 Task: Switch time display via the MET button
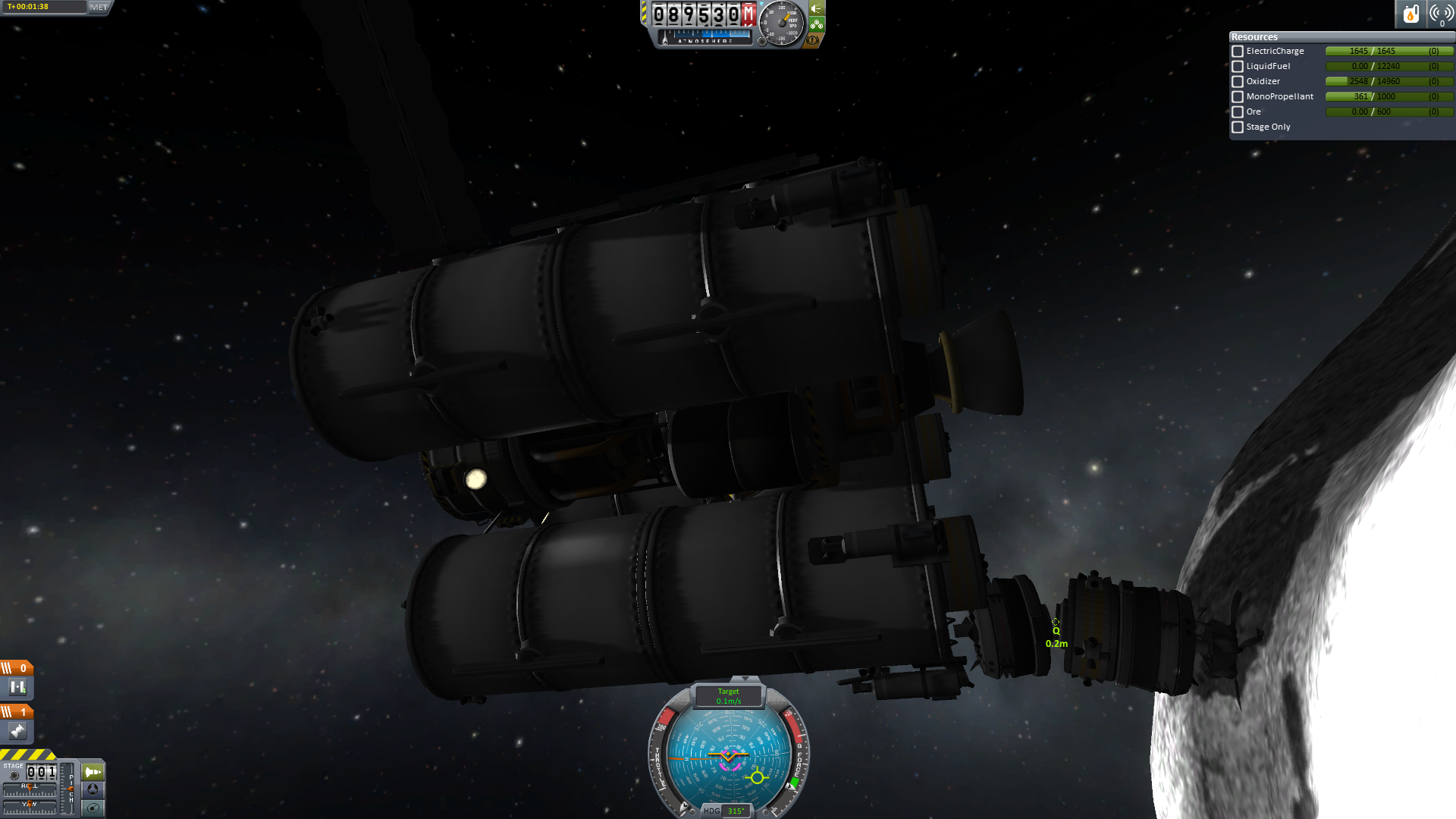point(99,8)
